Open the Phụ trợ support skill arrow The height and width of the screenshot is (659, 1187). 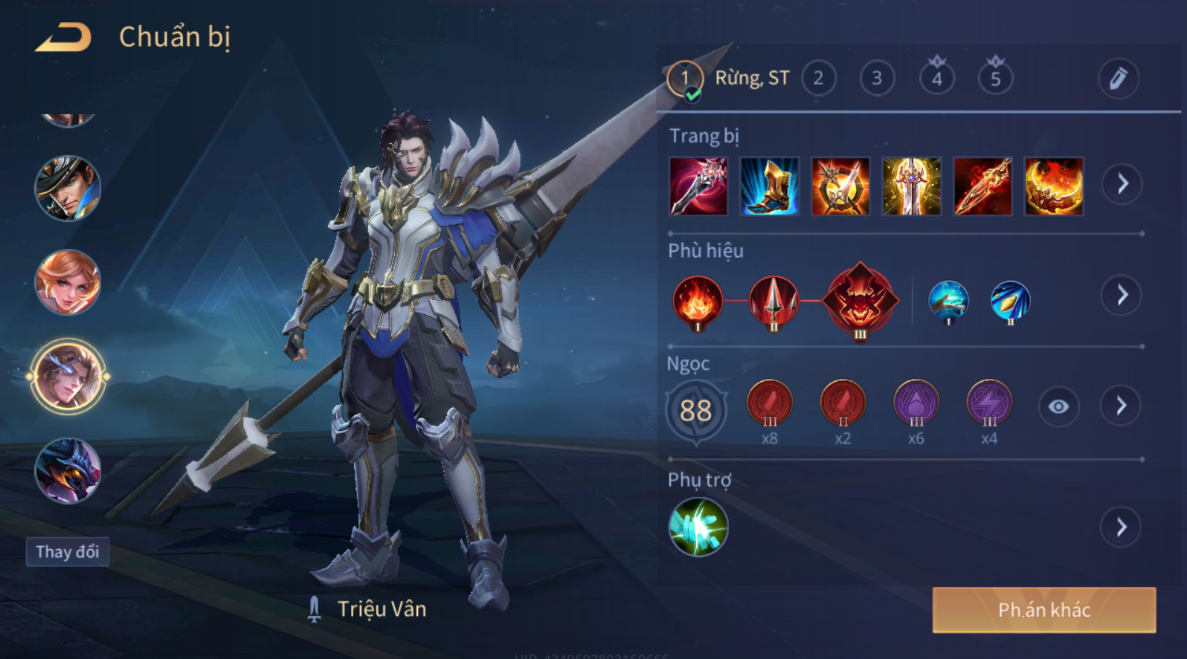1120,527
